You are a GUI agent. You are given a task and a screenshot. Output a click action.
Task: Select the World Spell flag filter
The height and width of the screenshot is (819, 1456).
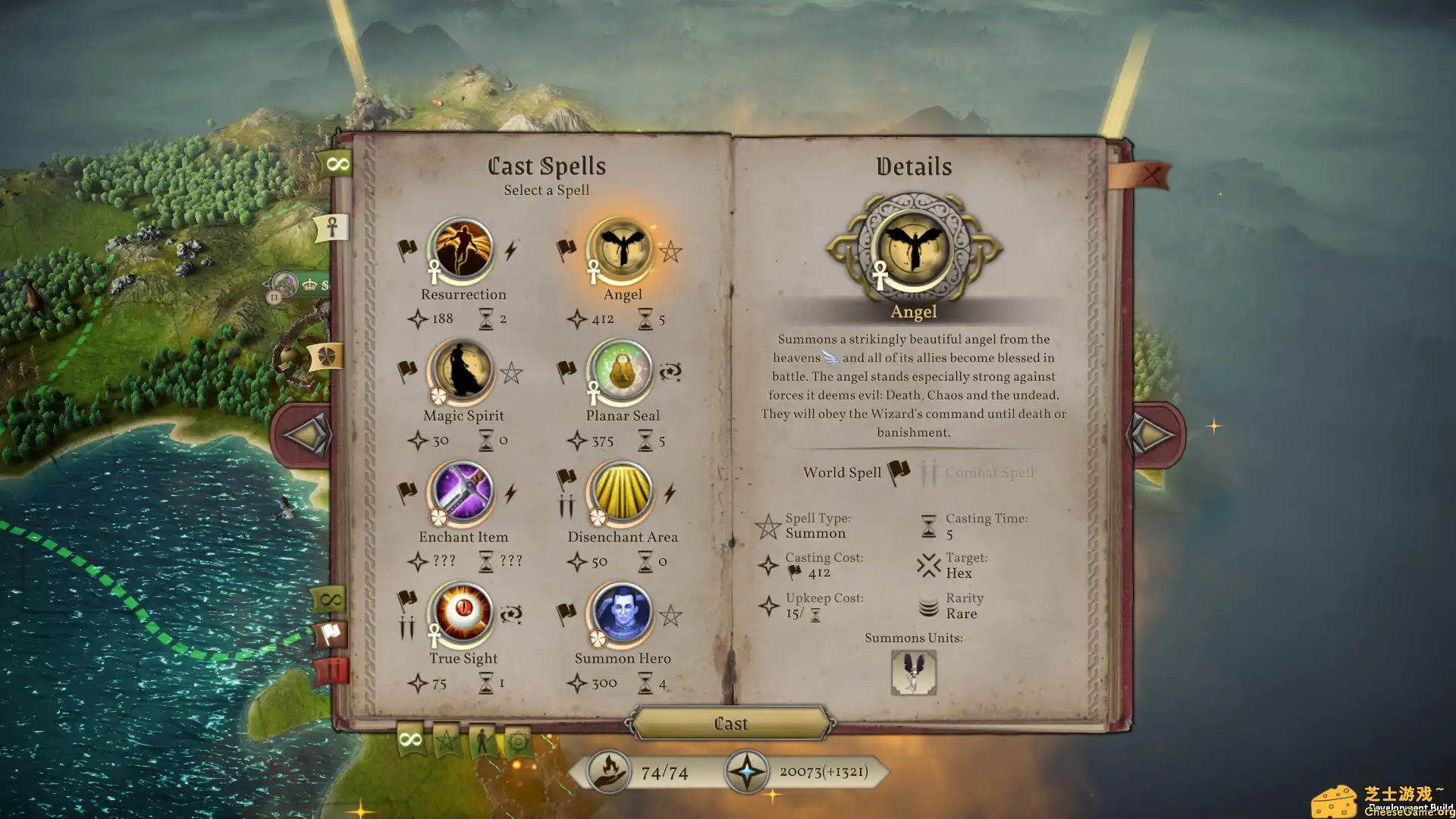tap(899, 472)
